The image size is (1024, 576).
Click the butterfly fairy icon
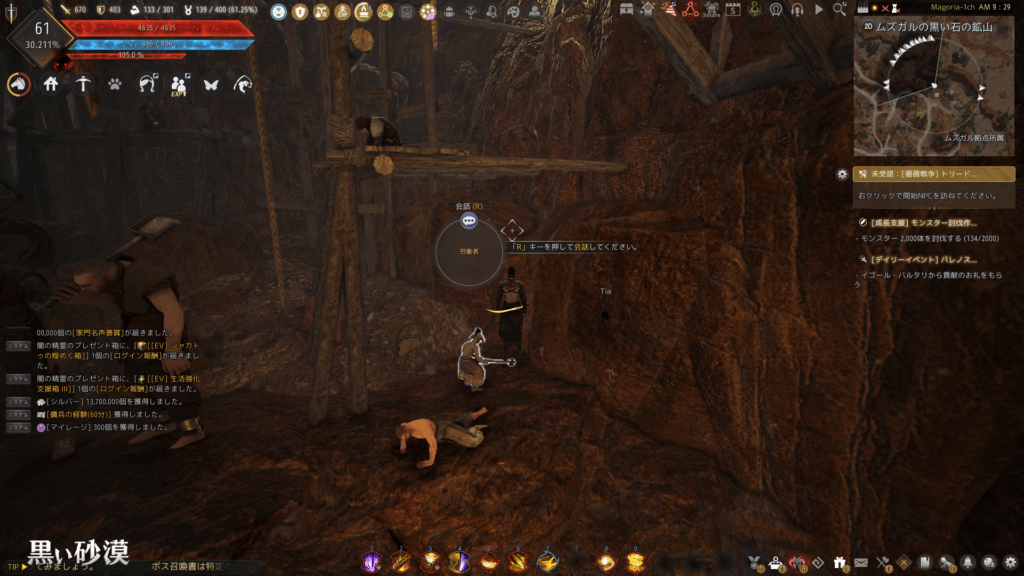[211, 85]
